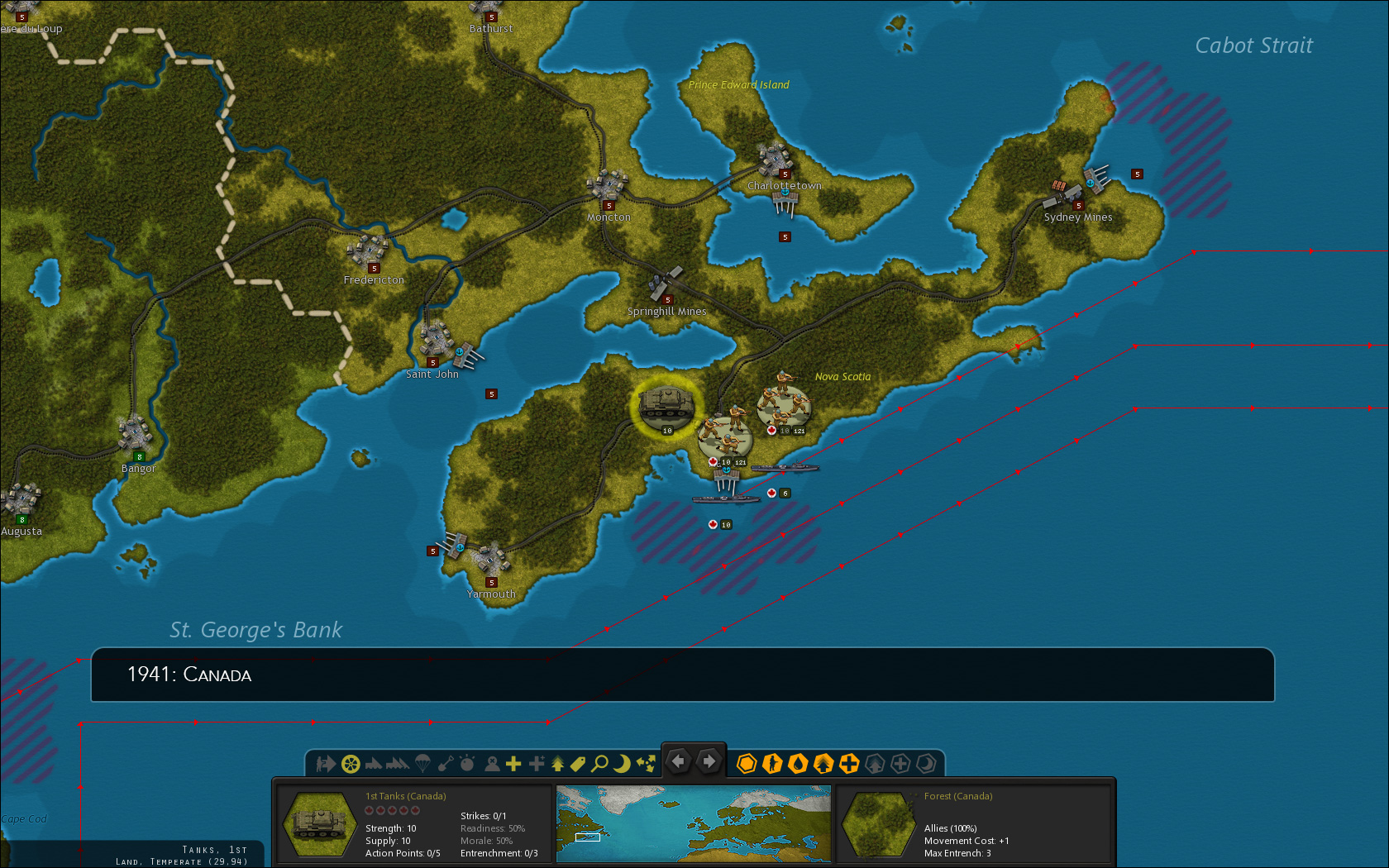Viewport: 1389px width, 868px height.
Task: Click the motorize wheel icon
Action: coord(352,764)
